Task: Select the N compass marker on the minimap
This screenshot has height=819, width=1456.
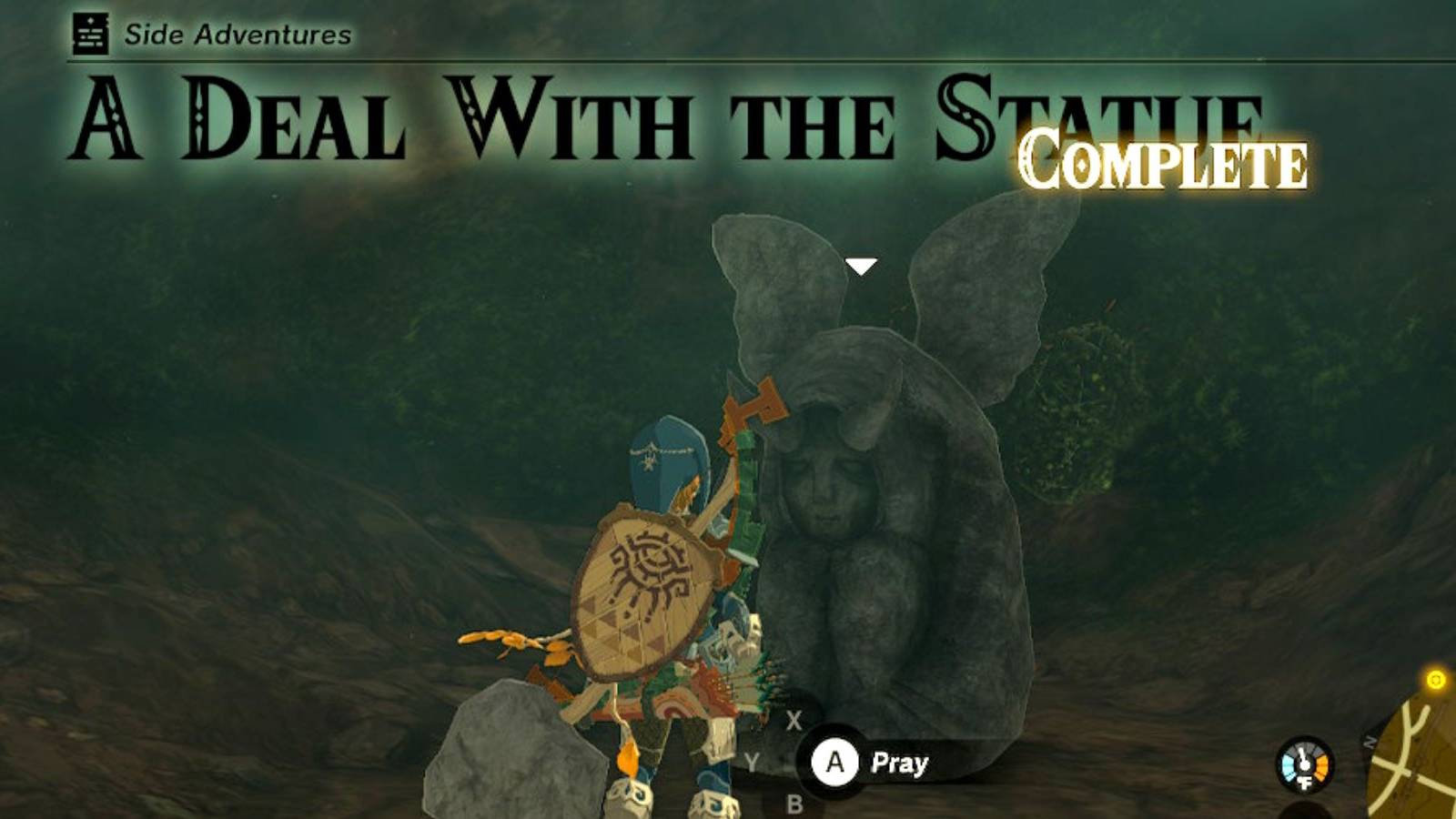Action: pyautogui.click(x=1370, y=741)
